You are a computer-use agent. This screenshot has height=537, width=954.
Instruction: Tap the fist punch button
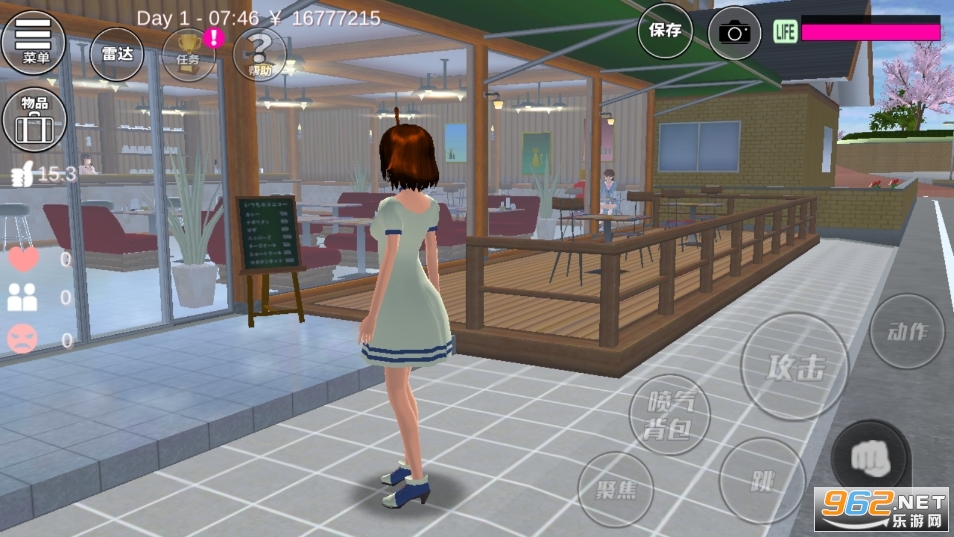click(x=870, y=458)
